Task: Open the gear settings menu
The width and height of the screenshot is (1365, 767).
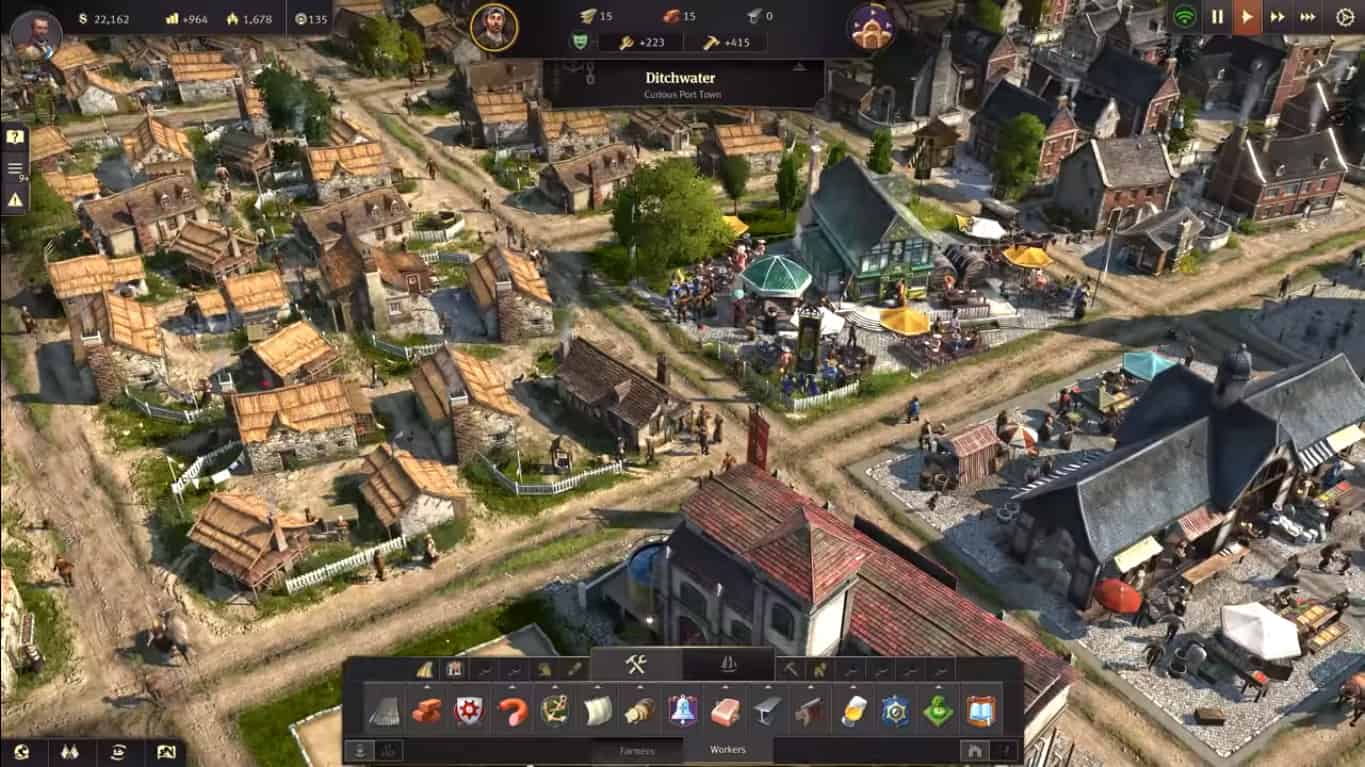Action: tap(1344, 17)
